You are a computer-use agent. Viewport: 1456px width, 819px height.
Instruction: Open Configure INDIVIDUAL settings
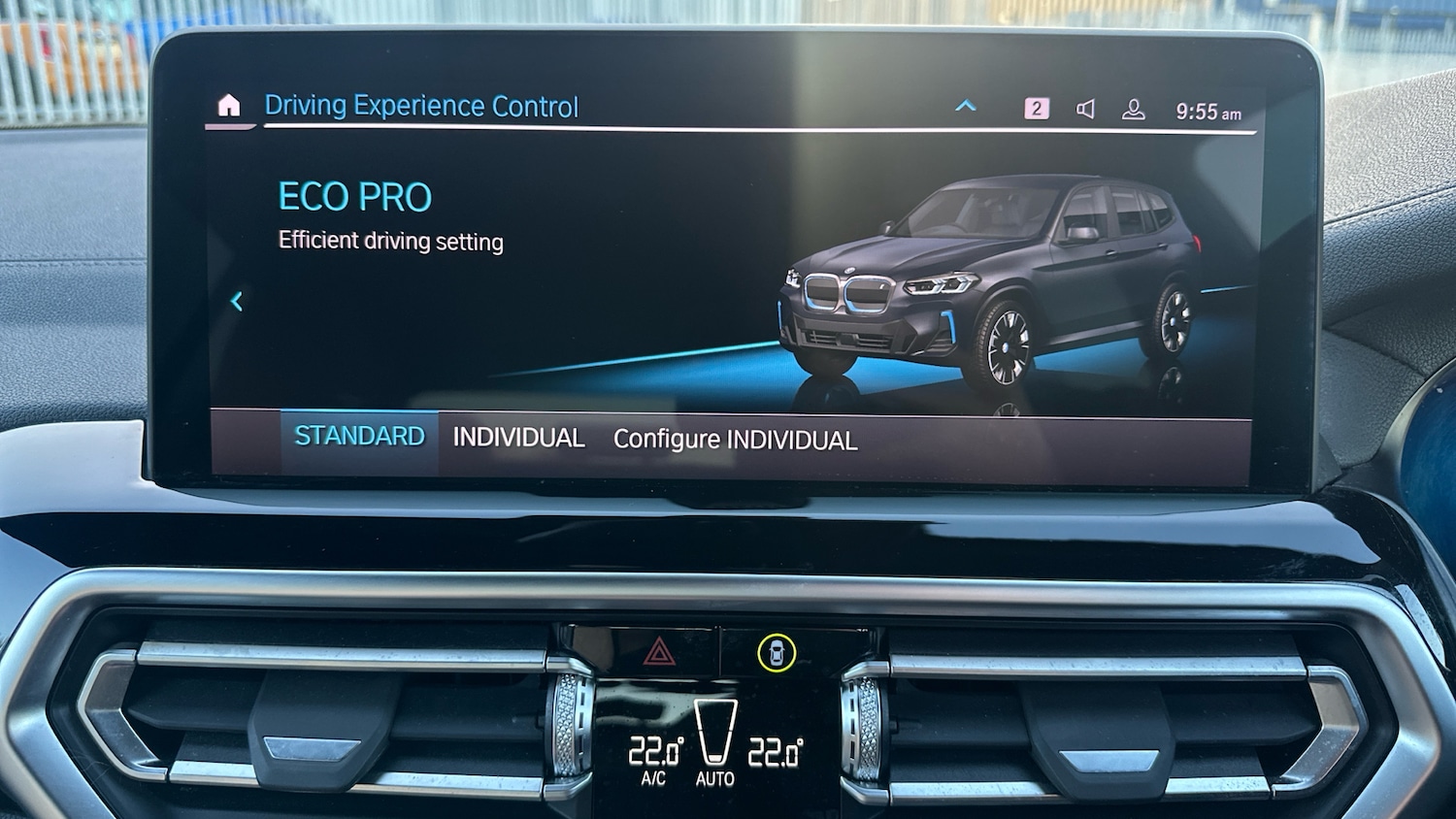point(735,440)
